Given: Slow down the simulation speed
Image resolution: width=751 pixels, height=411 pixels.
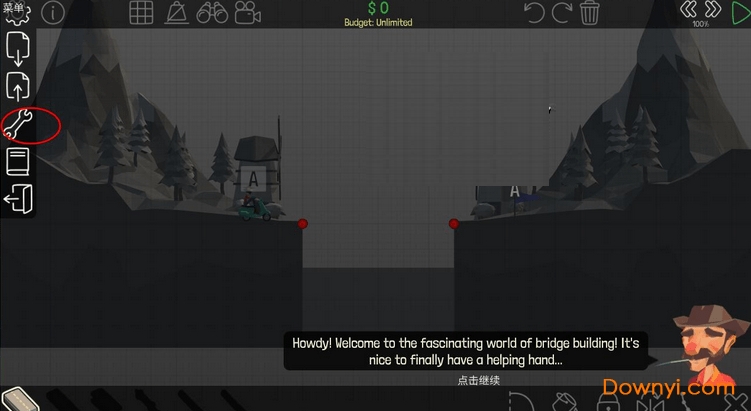Looking at the screenshot, I should tap(688, 9).
